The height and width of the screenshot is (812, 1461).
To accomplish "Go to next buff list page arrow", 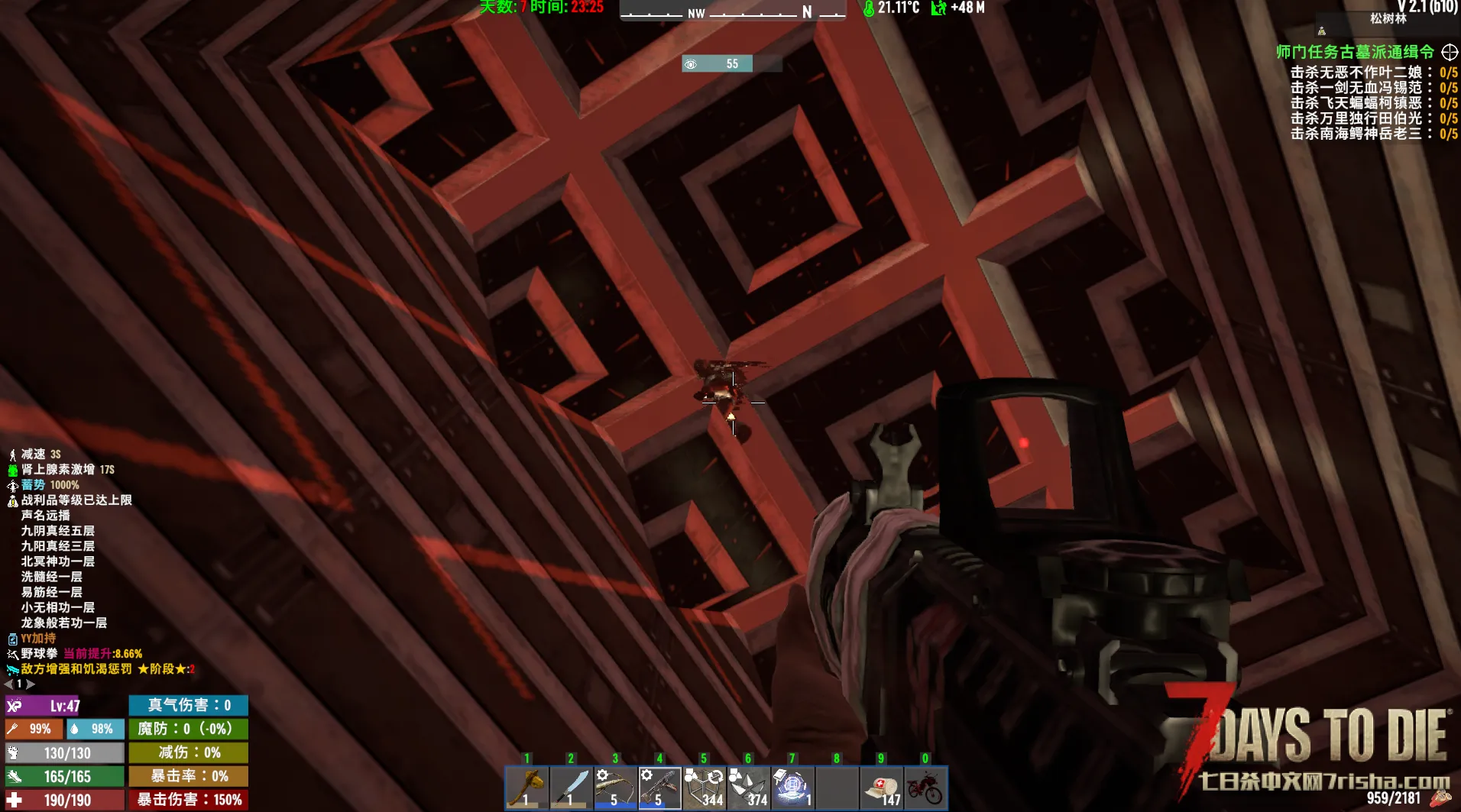I will tap(31, 684).
